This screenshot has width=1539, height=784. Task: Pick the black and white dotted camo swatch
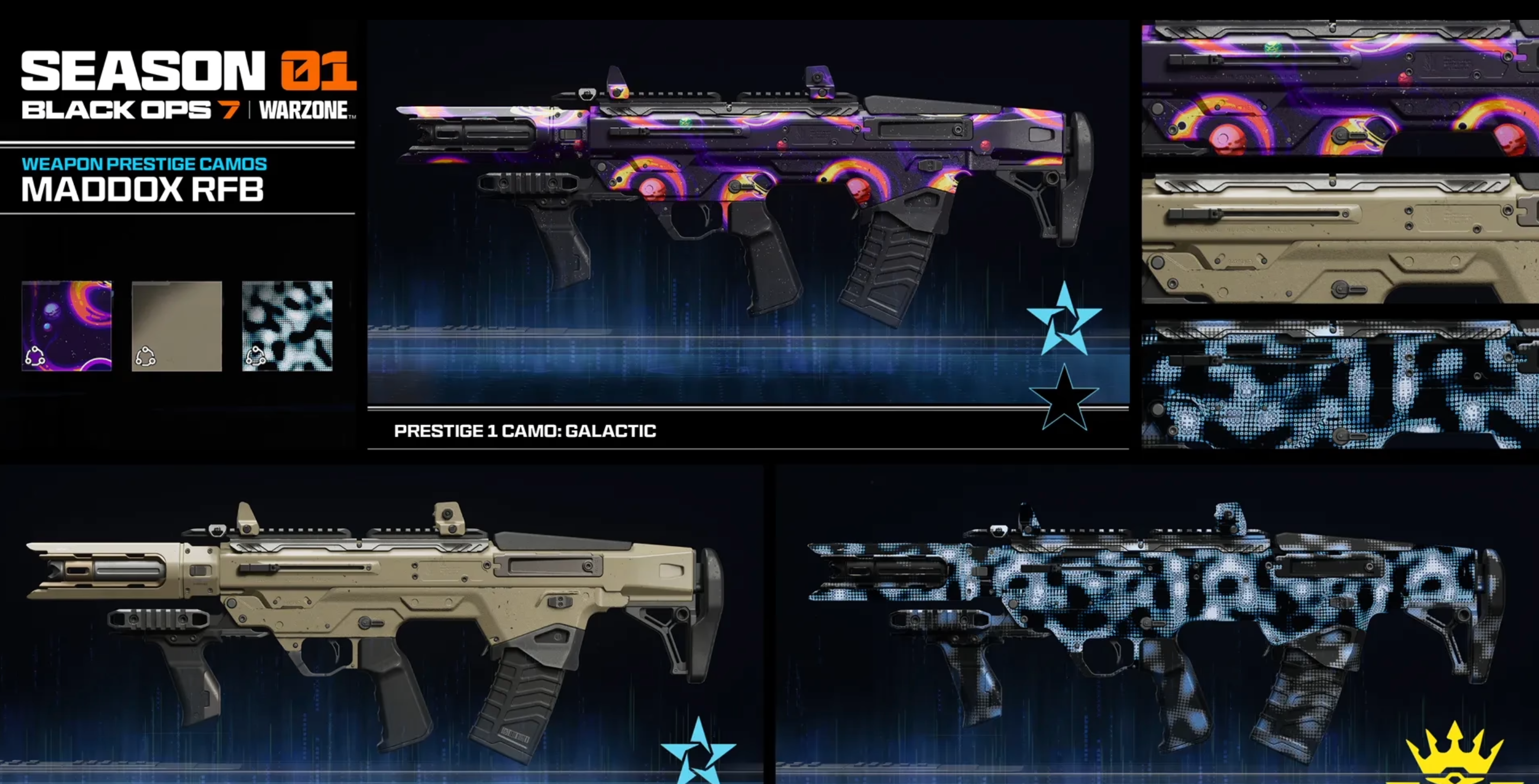click(x=288, y=326)
